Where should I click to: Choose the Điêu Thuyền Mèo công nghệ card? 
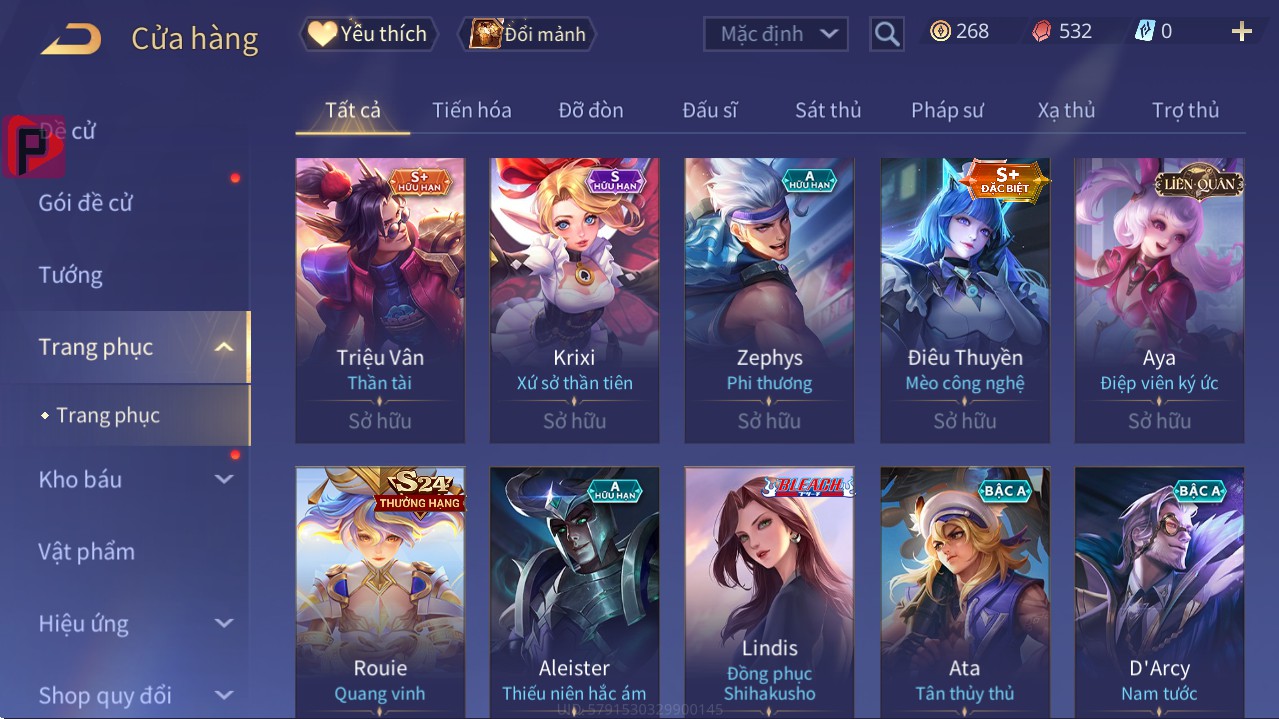pos(965,299)
